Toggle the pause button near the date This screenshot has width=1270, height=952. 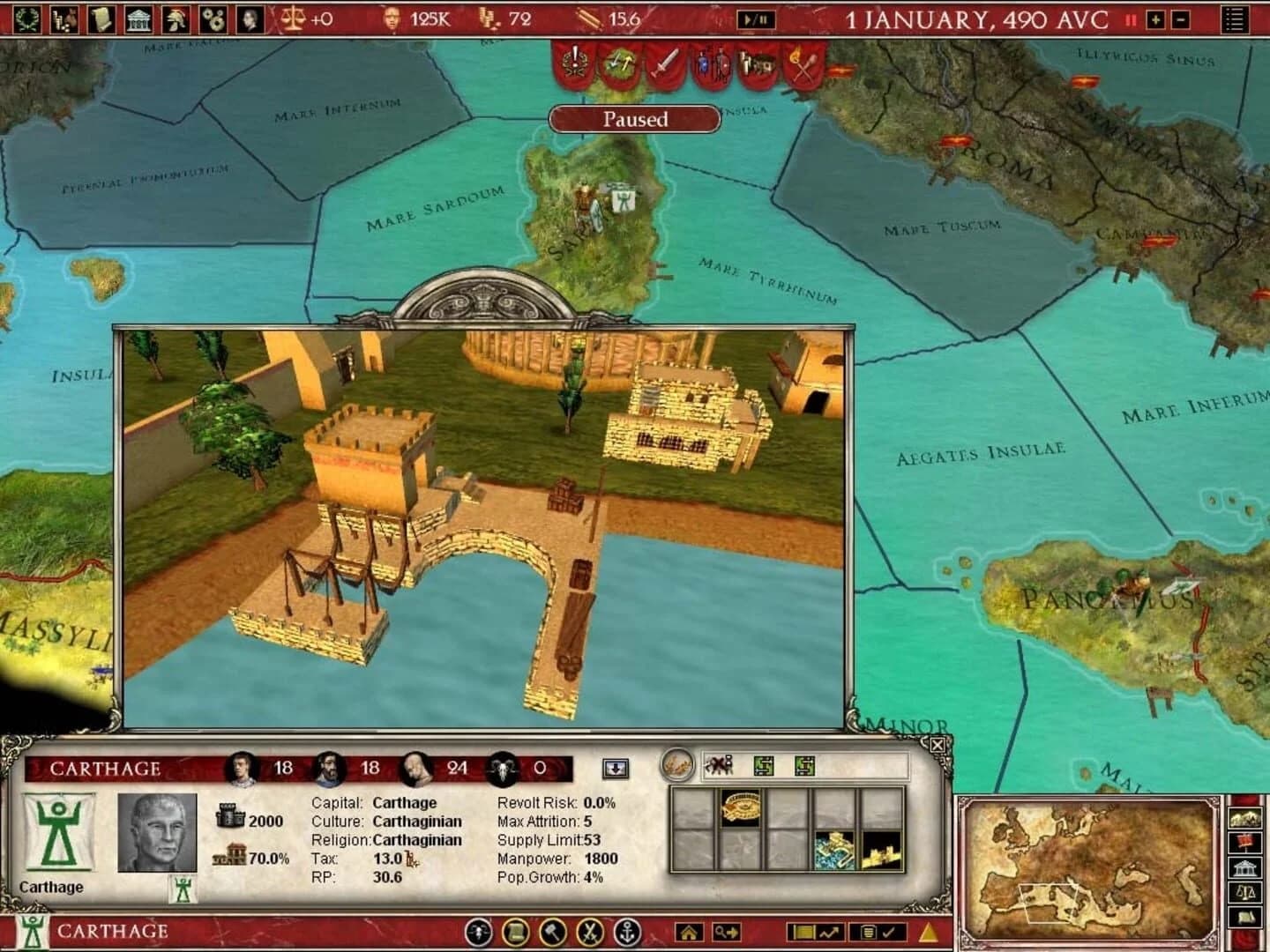click(1131, 19)
